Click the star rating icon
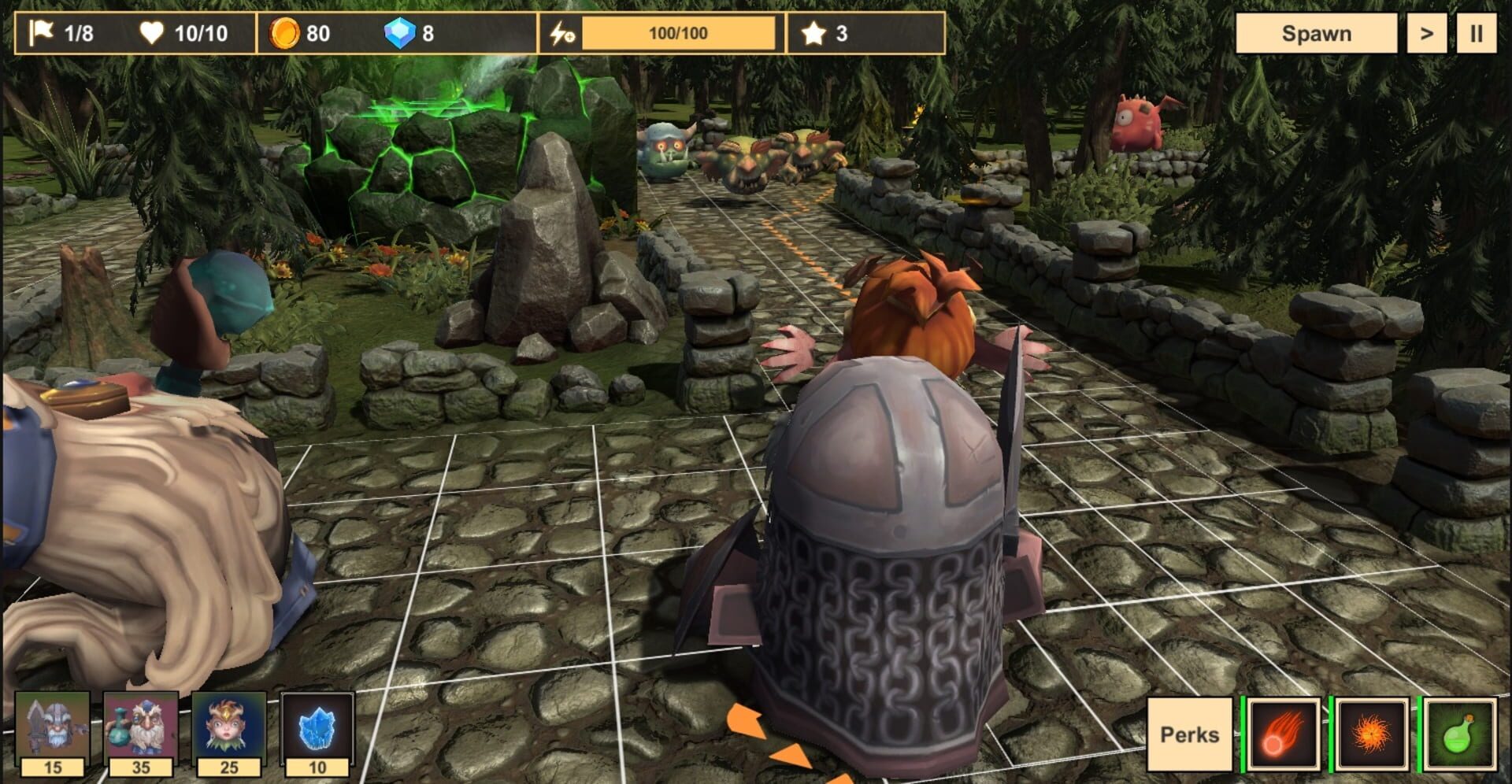 [815, 32]
